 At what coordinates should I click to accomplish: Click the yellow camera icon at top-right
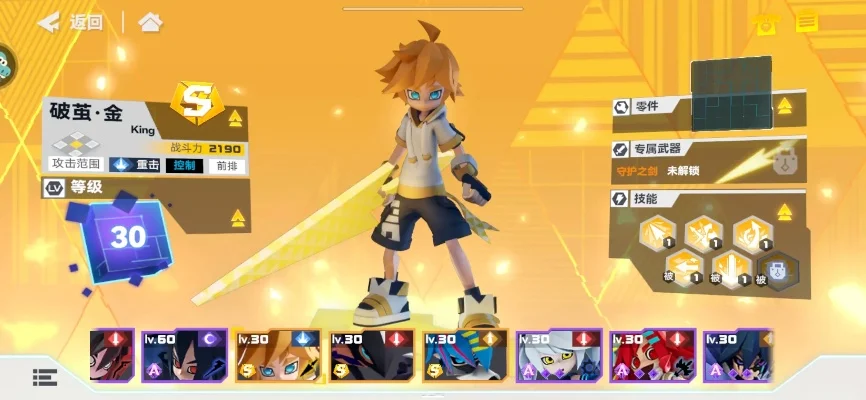point(766,24)
